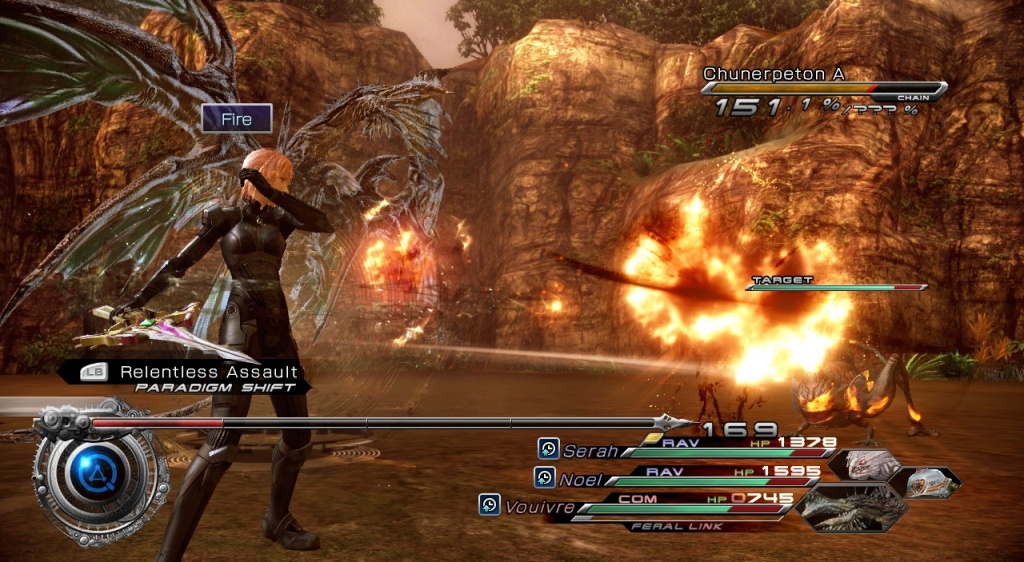Click the status icon beside Vouivre
The image size is (1024, 562).
pos(490,505)
